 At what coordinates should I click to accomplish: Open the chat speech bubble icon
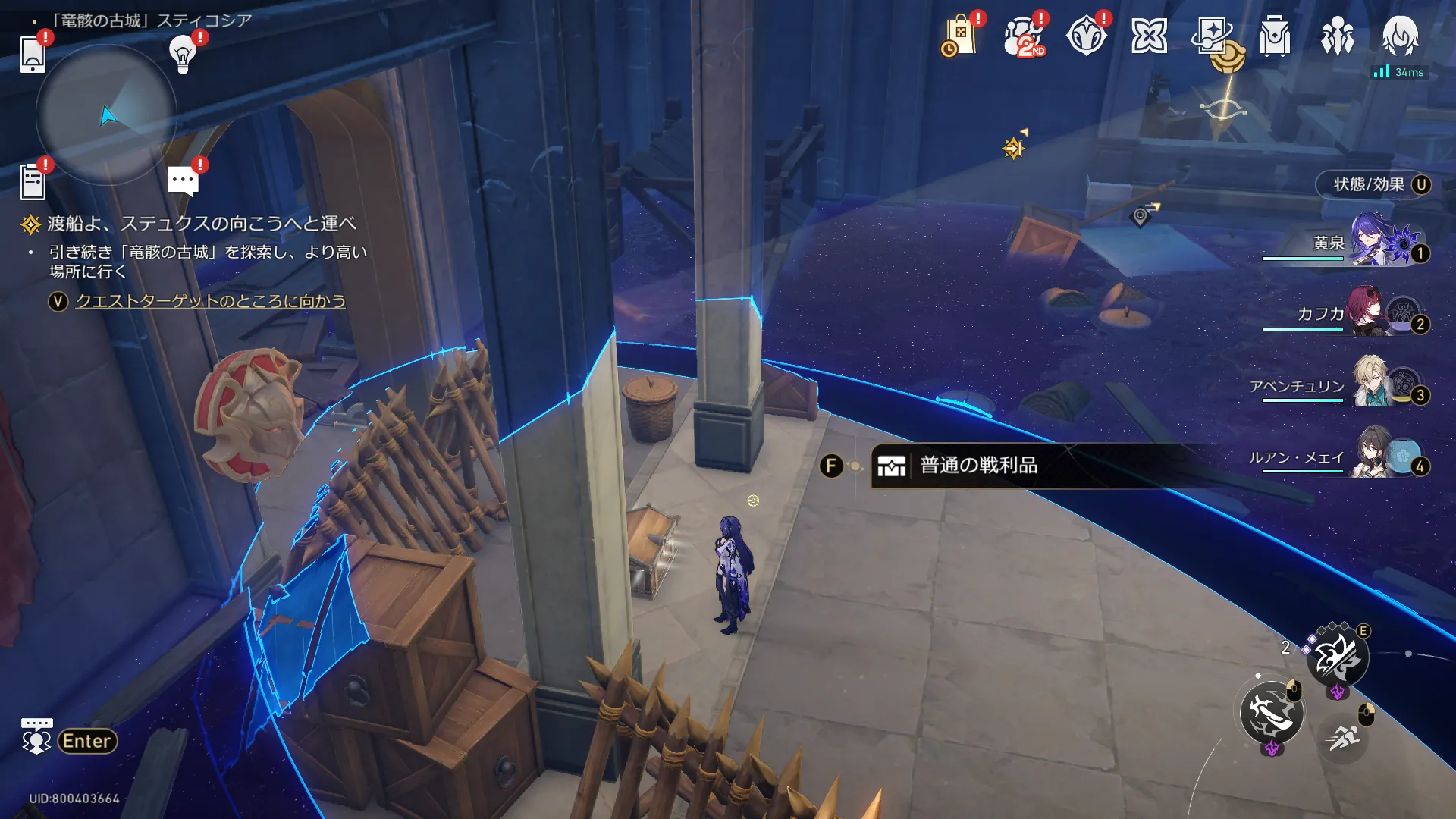click(183, 181)
